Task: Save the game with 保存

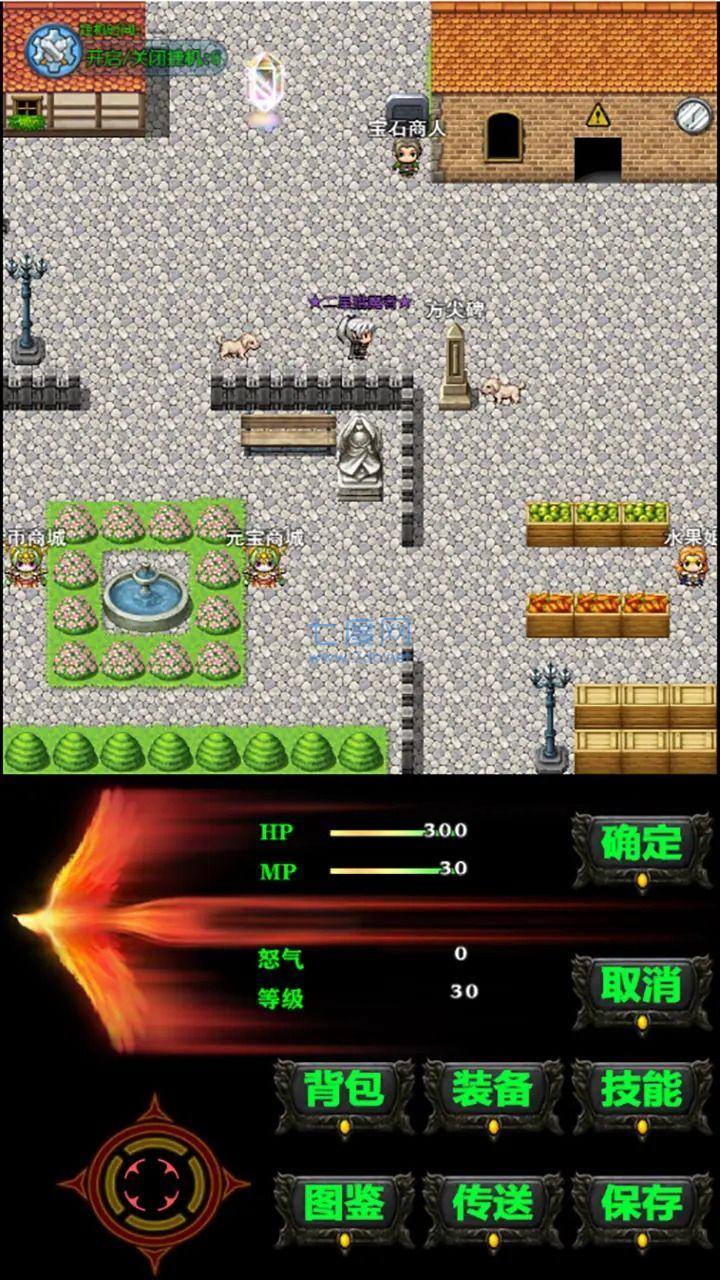Action: [x=641, y=1205]
